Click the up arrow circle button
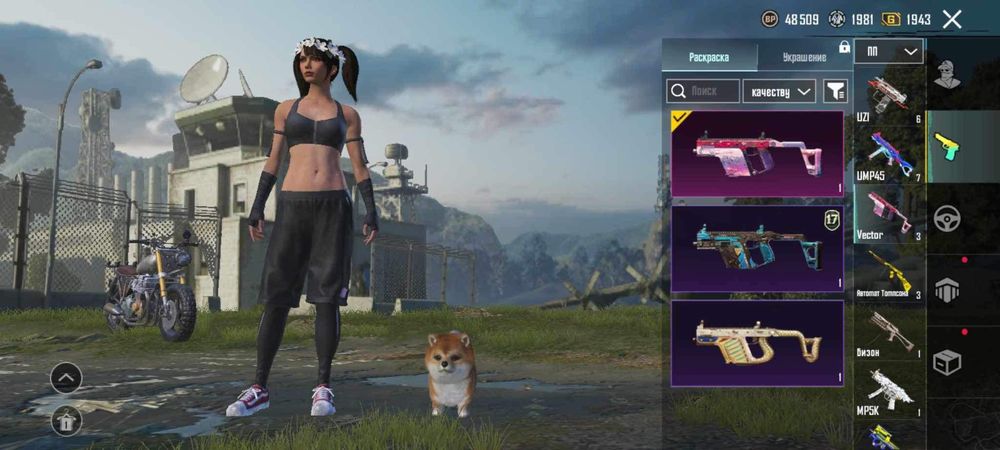 [66, 377]
